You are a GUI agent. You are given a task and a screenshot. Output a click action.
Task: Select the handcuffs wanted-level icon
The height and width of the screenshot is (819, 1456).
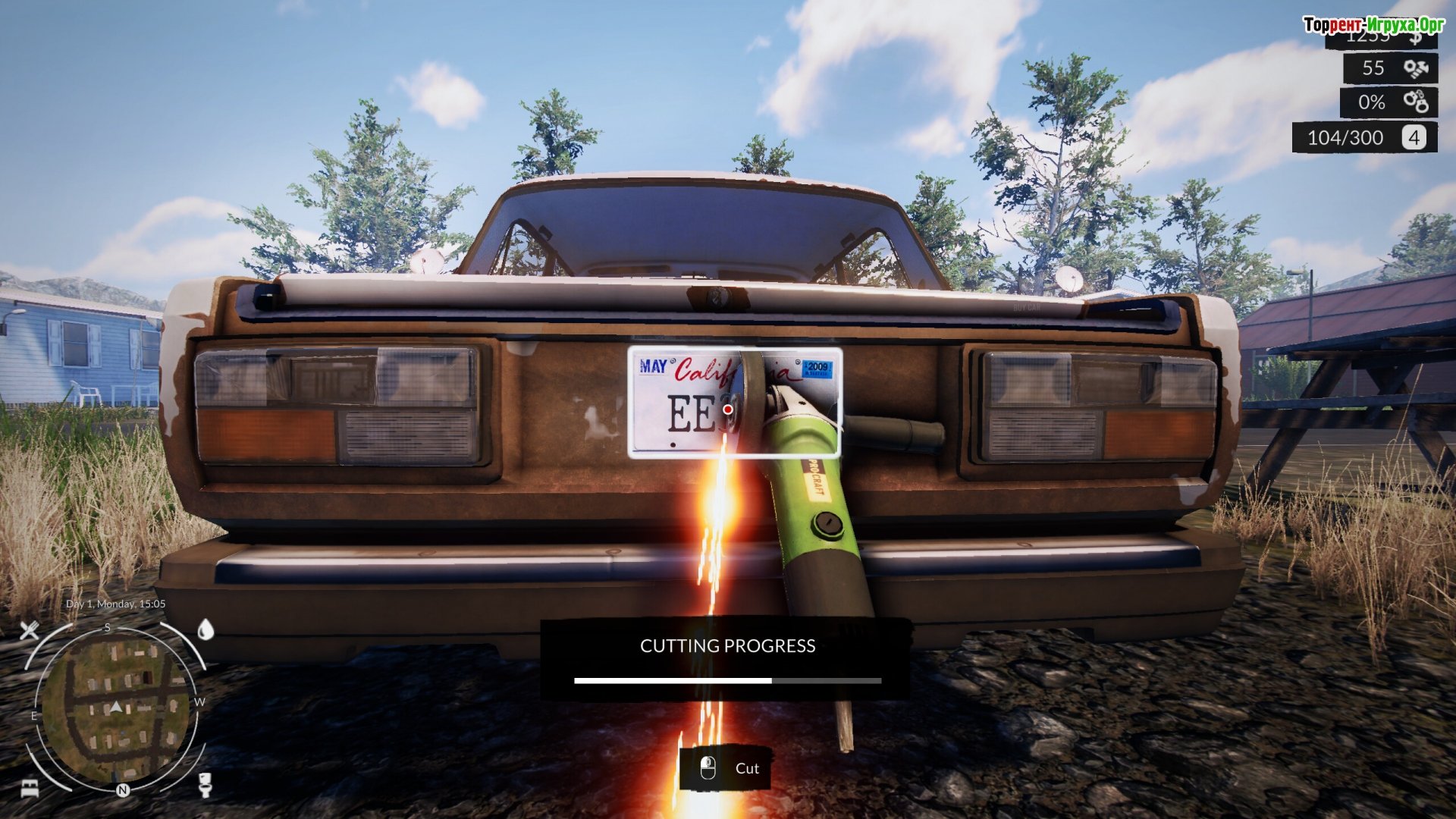(x=1415, y=102)
